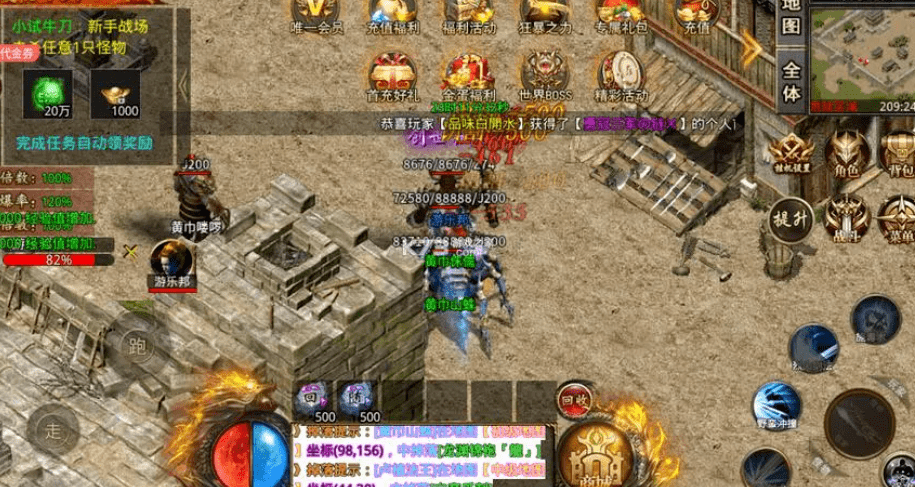This screenshot has width=915, height=487.
Task: Open the 唯一会员 membership icon
Action: (x=316, y=14)
